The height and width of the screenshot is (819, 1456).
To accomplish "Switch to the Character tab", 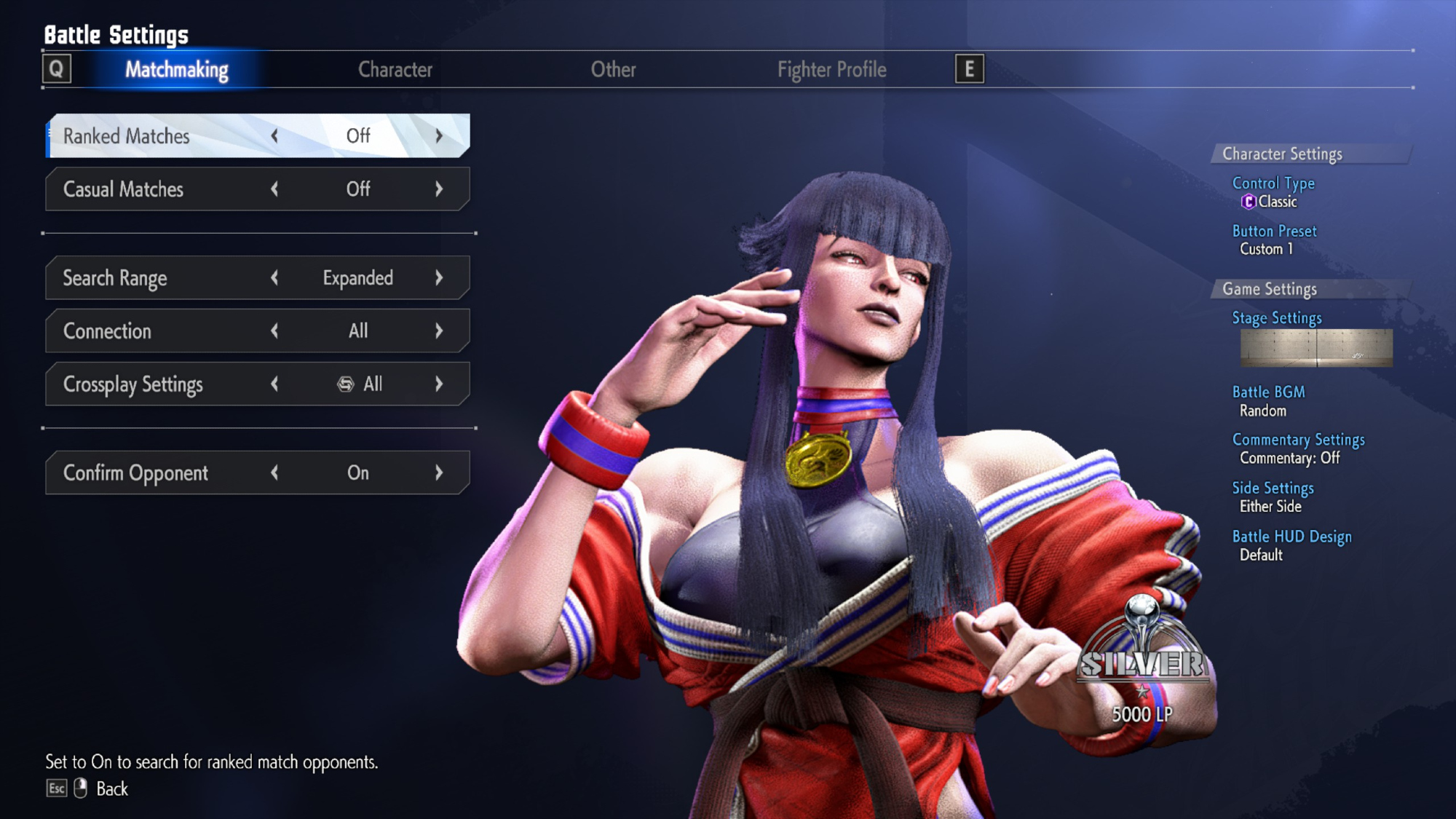I will [x=395, y=70].
